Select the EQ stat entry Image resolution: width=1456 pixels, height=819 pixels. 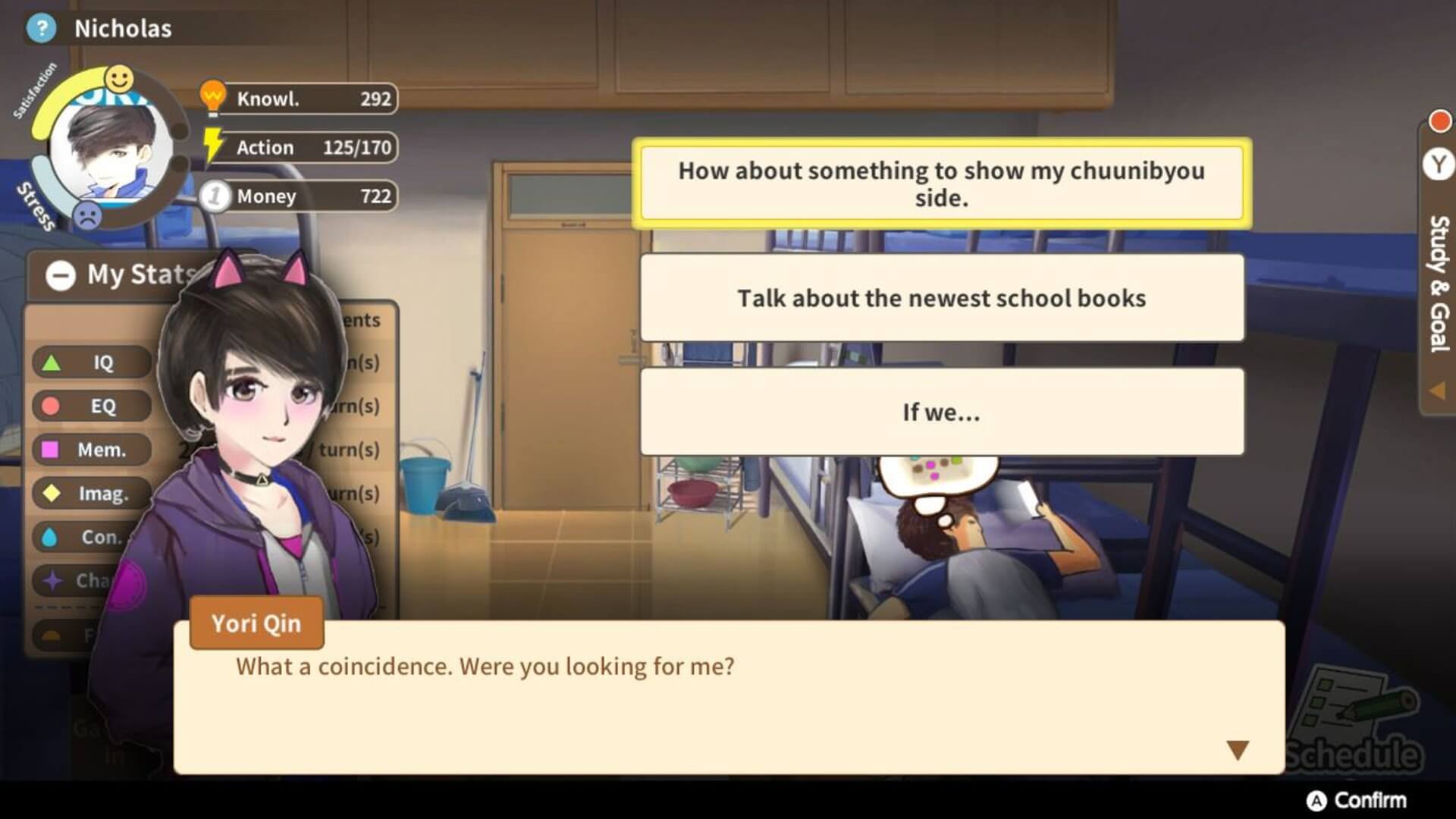click(x=91, y=406)
